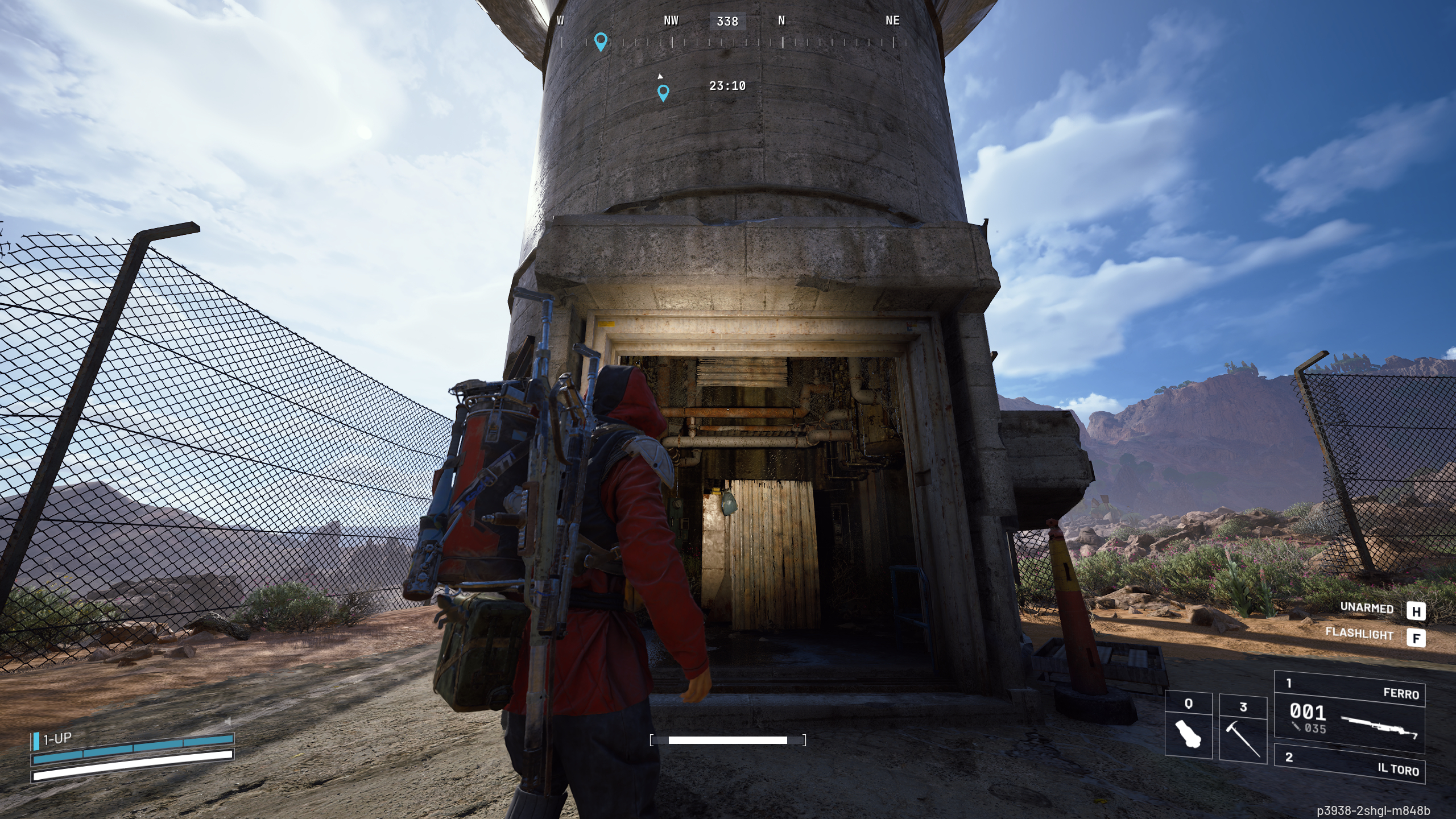Select the left blue waypoint pin on the compass
This screenshot has width=1456, height=819.
(601, 41)
